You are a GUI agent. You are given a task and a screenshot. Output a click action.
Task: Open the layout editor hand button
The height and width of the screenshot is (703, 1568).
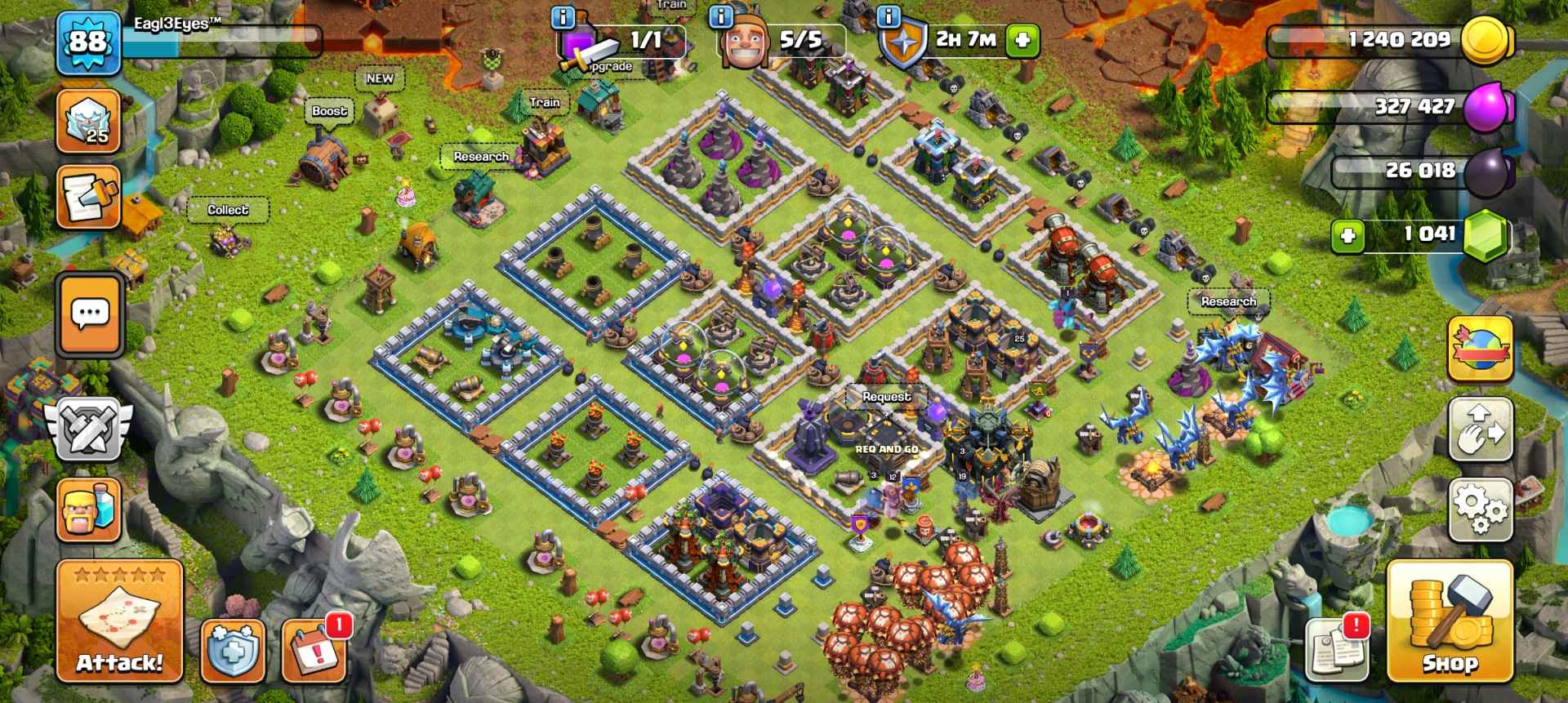click(x=1480, y=430)
